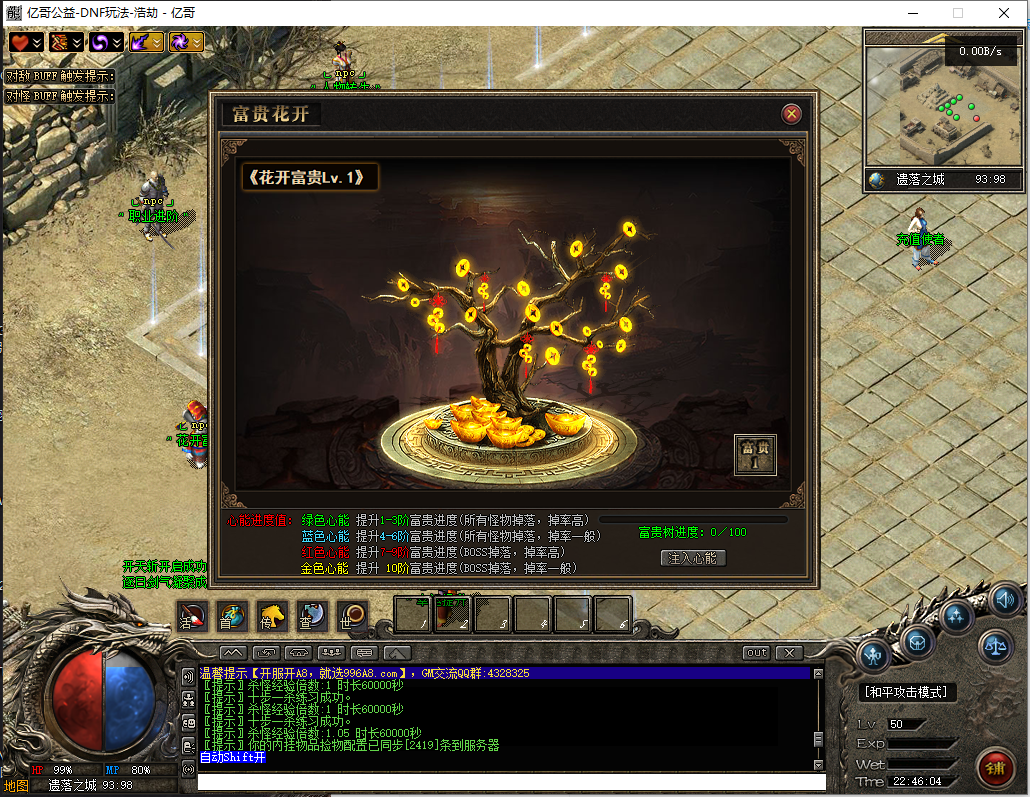The height and width of the screenshot is (797, 1030).
Task: Open the 查 shortcut icon
Action: [311, 615]
